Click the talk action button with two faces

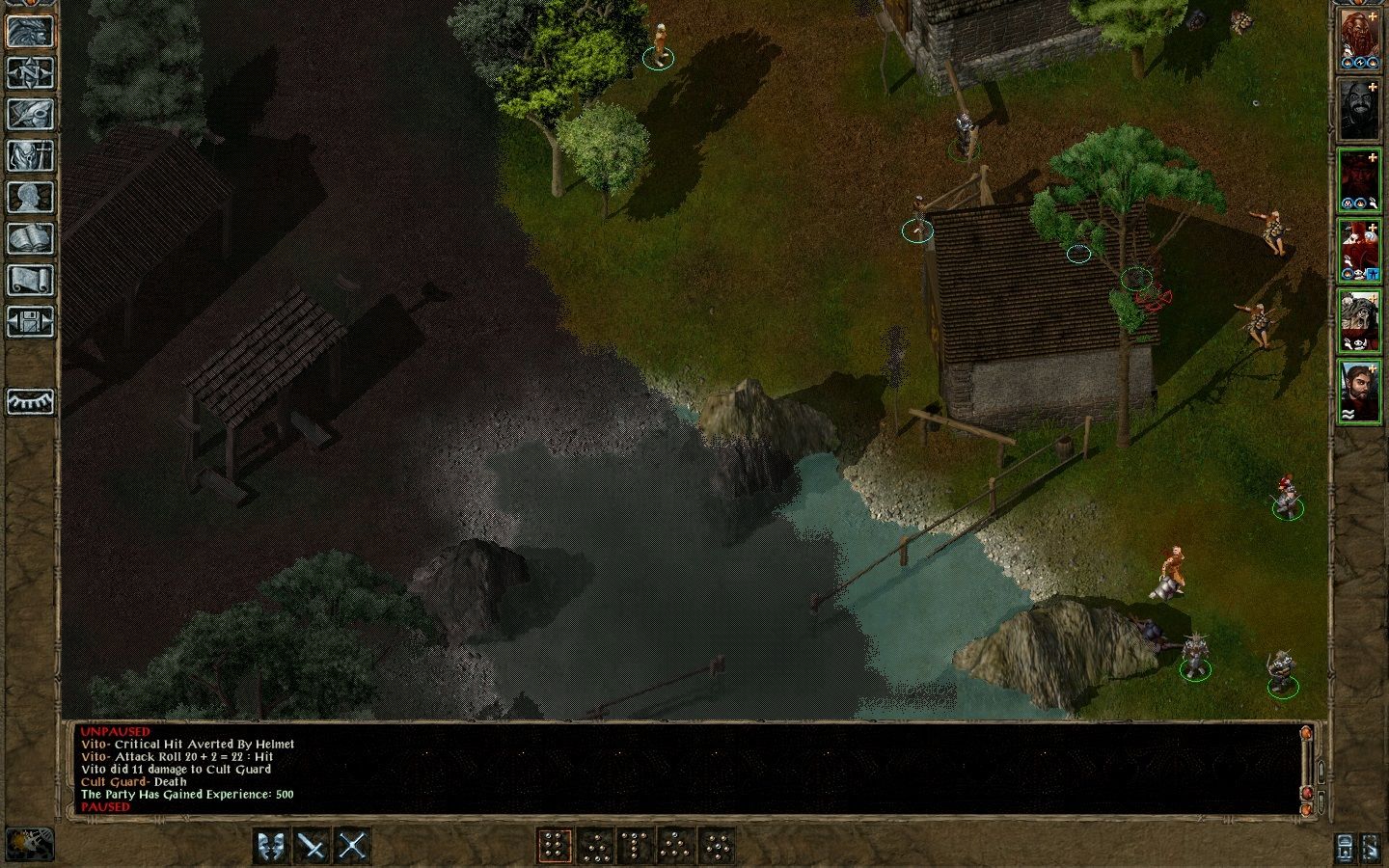click(x=272, y=846)
